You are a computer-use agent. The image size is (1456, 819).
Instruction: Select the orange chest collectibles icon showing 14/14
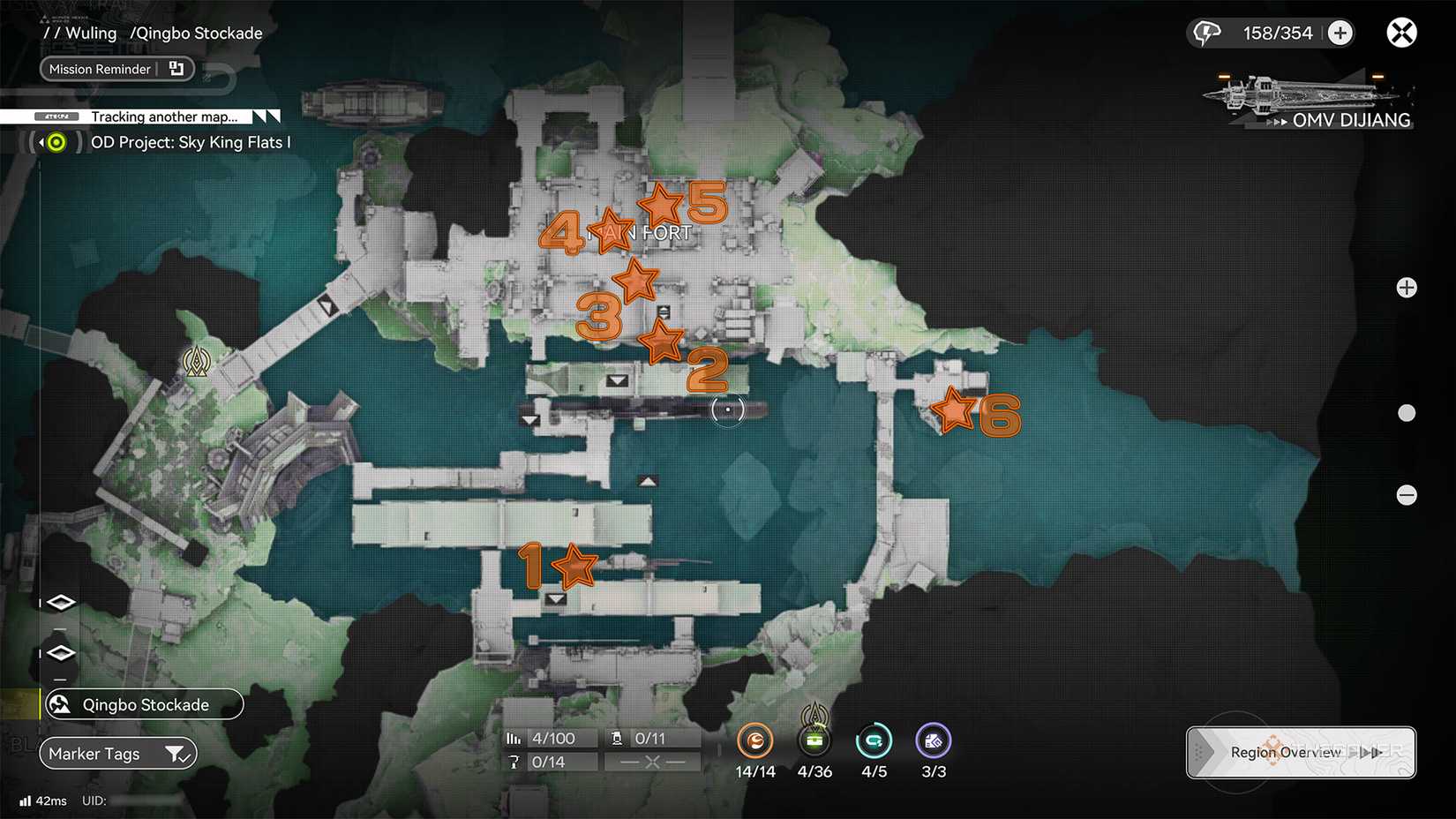coord(755,741)
